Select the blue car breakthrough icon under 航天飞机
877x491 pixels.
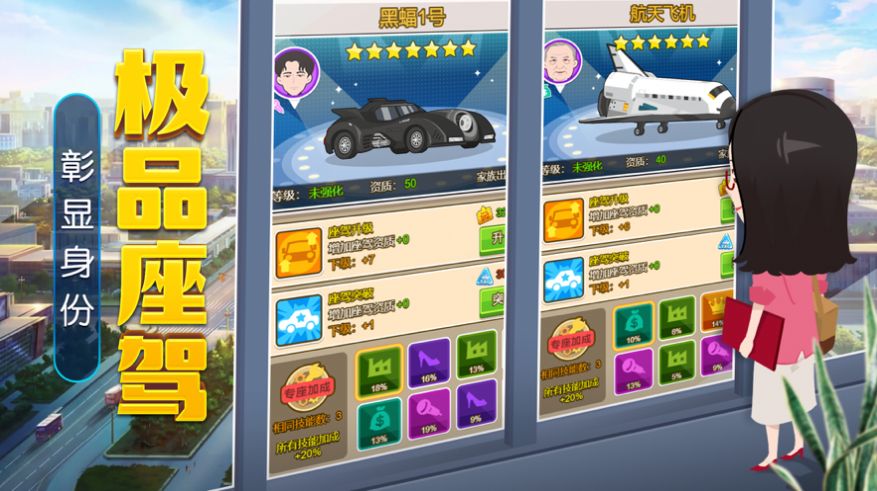pos(564,278)
